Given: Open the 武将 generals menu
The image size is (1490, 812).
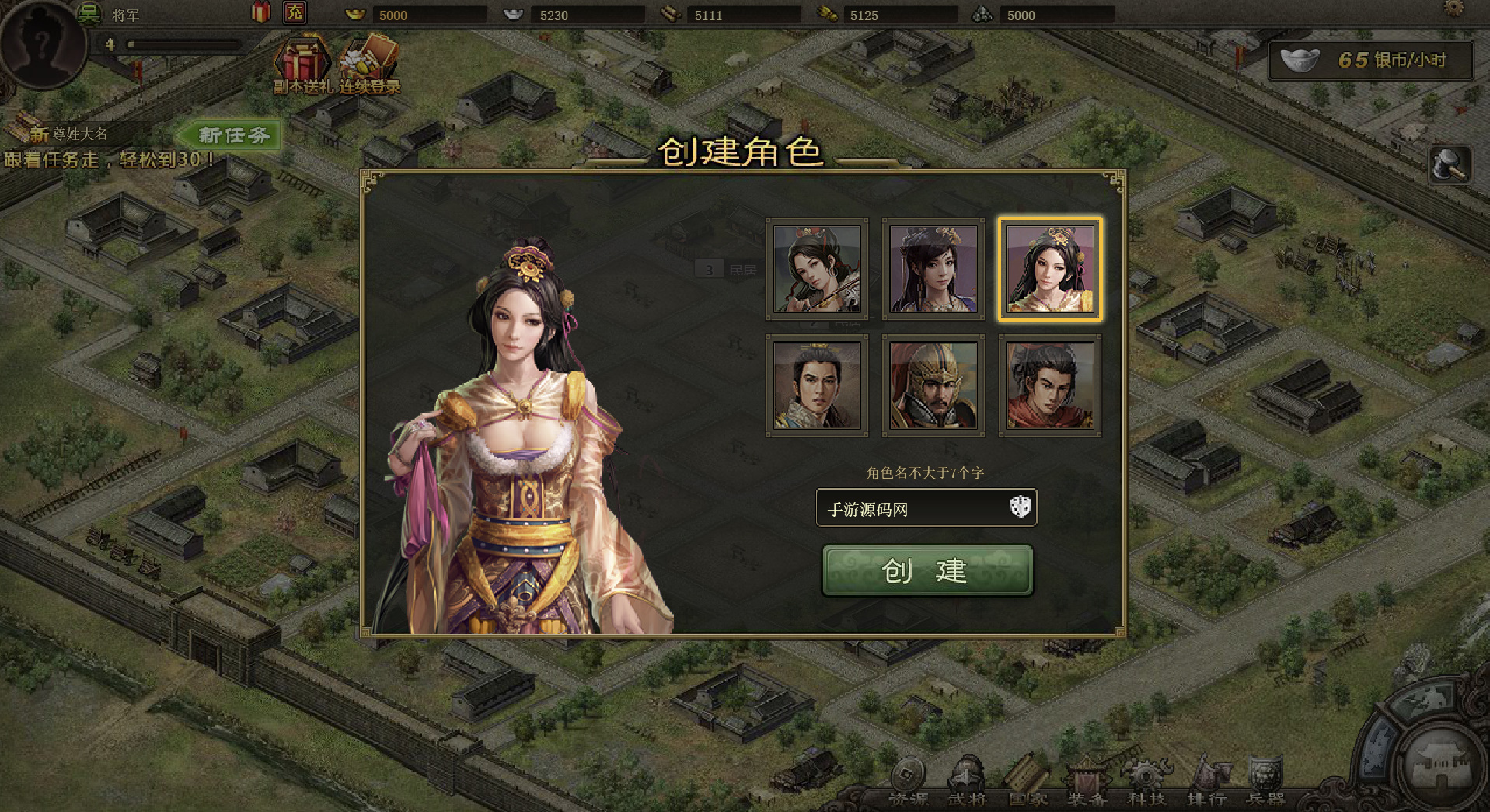Looking at the screenshot, I should 967,781.
